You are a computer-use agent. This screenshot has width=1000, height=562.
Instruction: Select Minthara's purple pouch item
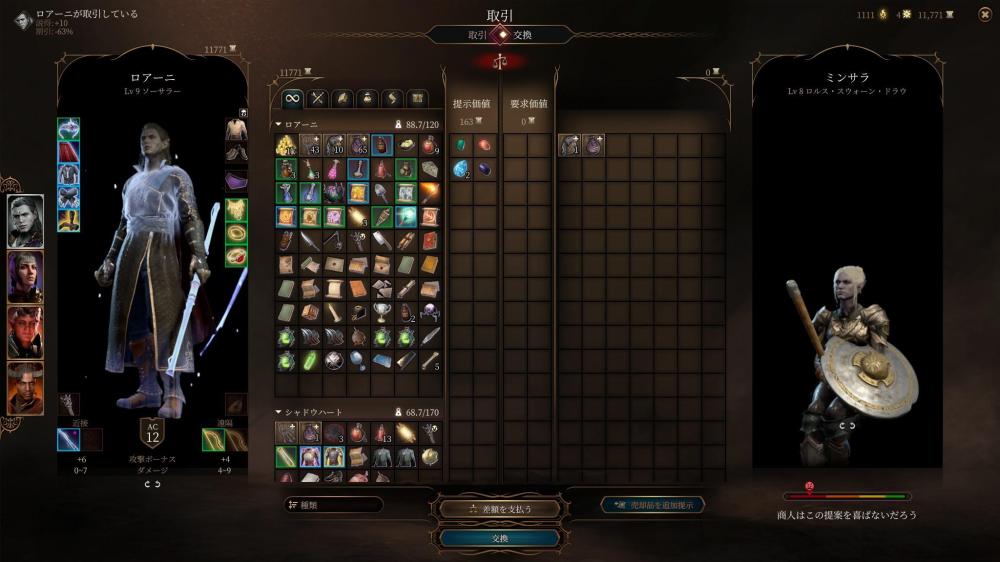pyautogui.click(x=593, y=145)
